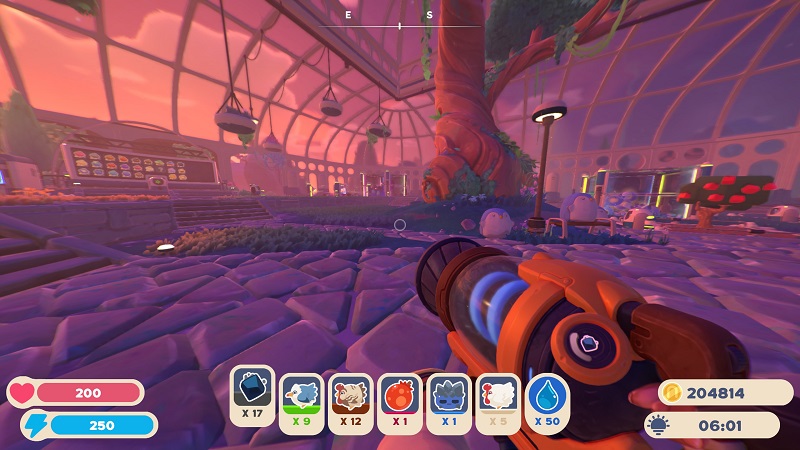Select the red spotted fruit slot
Viewport: 800px width, 450px height.
[400, 396]
